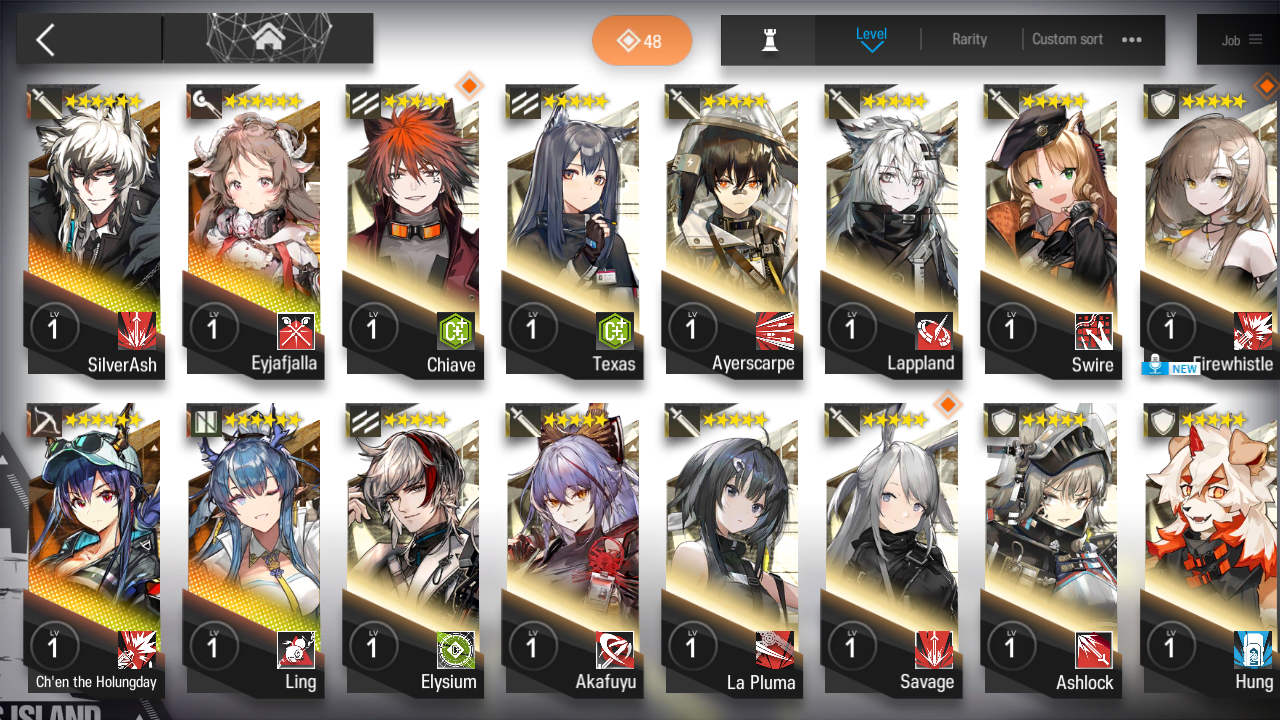Tap the orange 48 counter button
Viewport: 1280px width, 720px height.
tap(641, 41)
